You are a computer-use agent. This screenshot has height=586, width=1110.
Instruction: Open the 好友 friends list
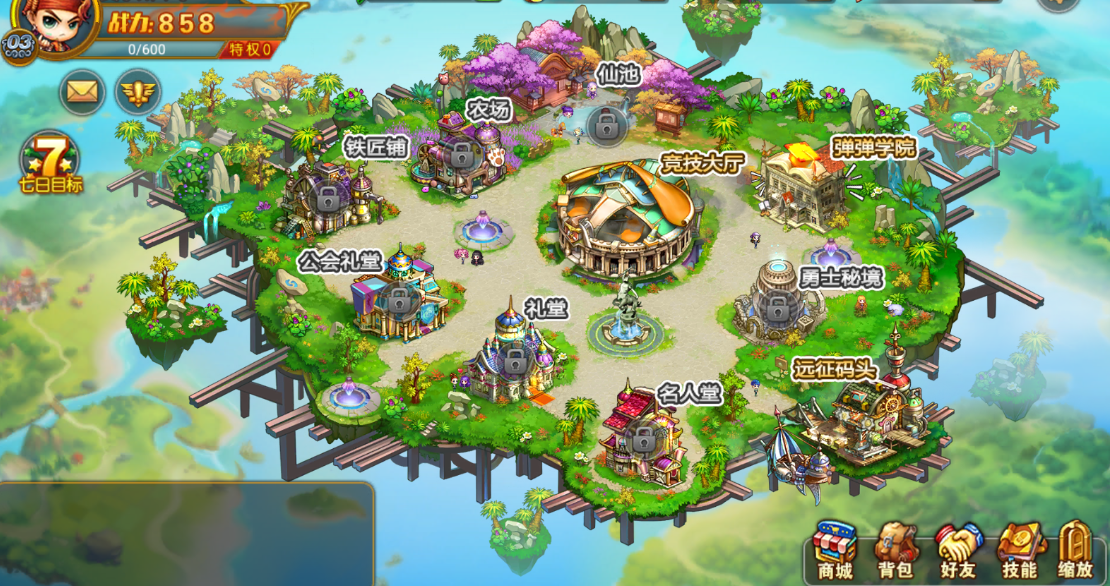(x=958, y=551)
